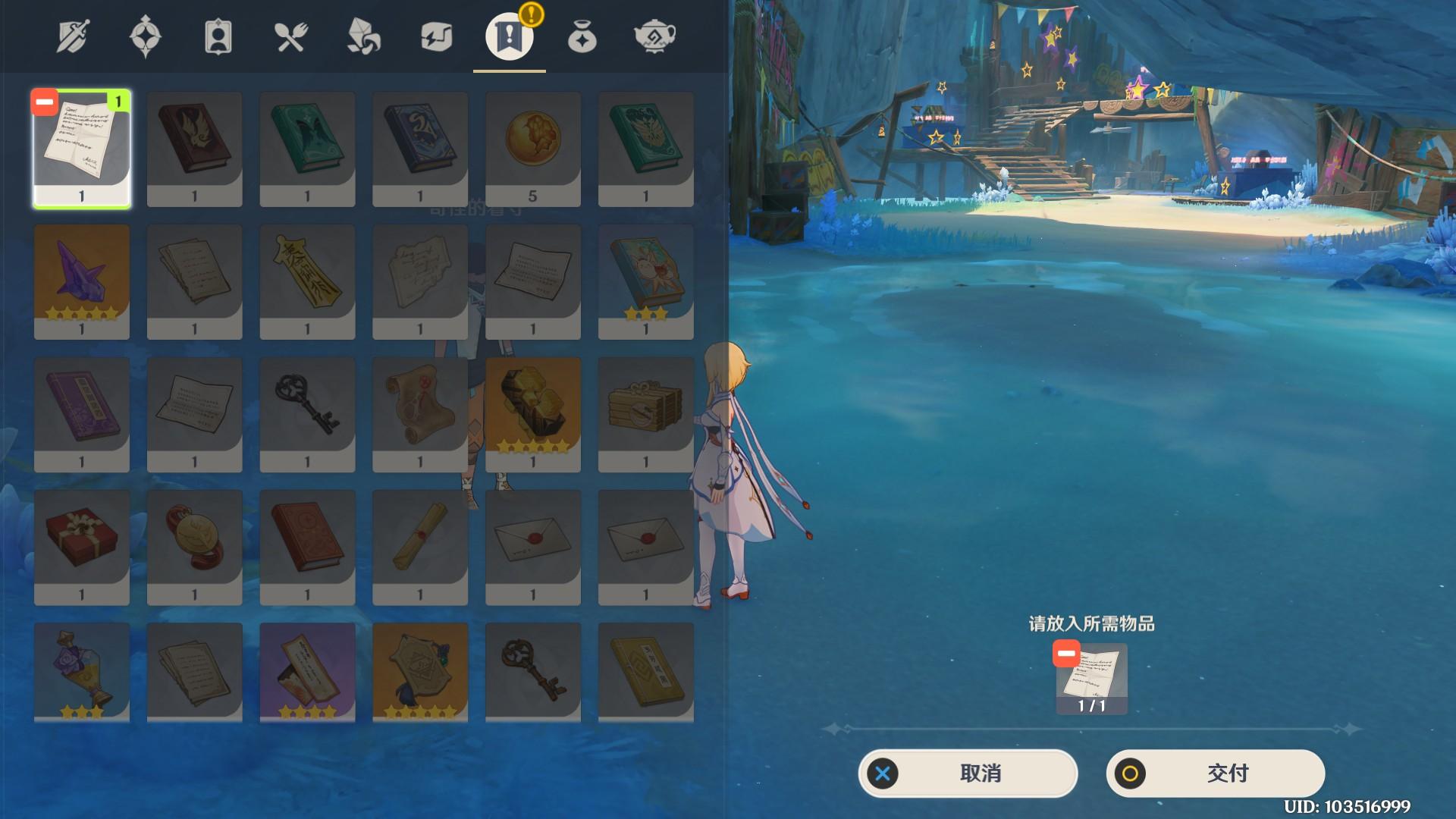1456x819 pixels.
Task: Cancel with the 取消 button
Action: (968, 773)
